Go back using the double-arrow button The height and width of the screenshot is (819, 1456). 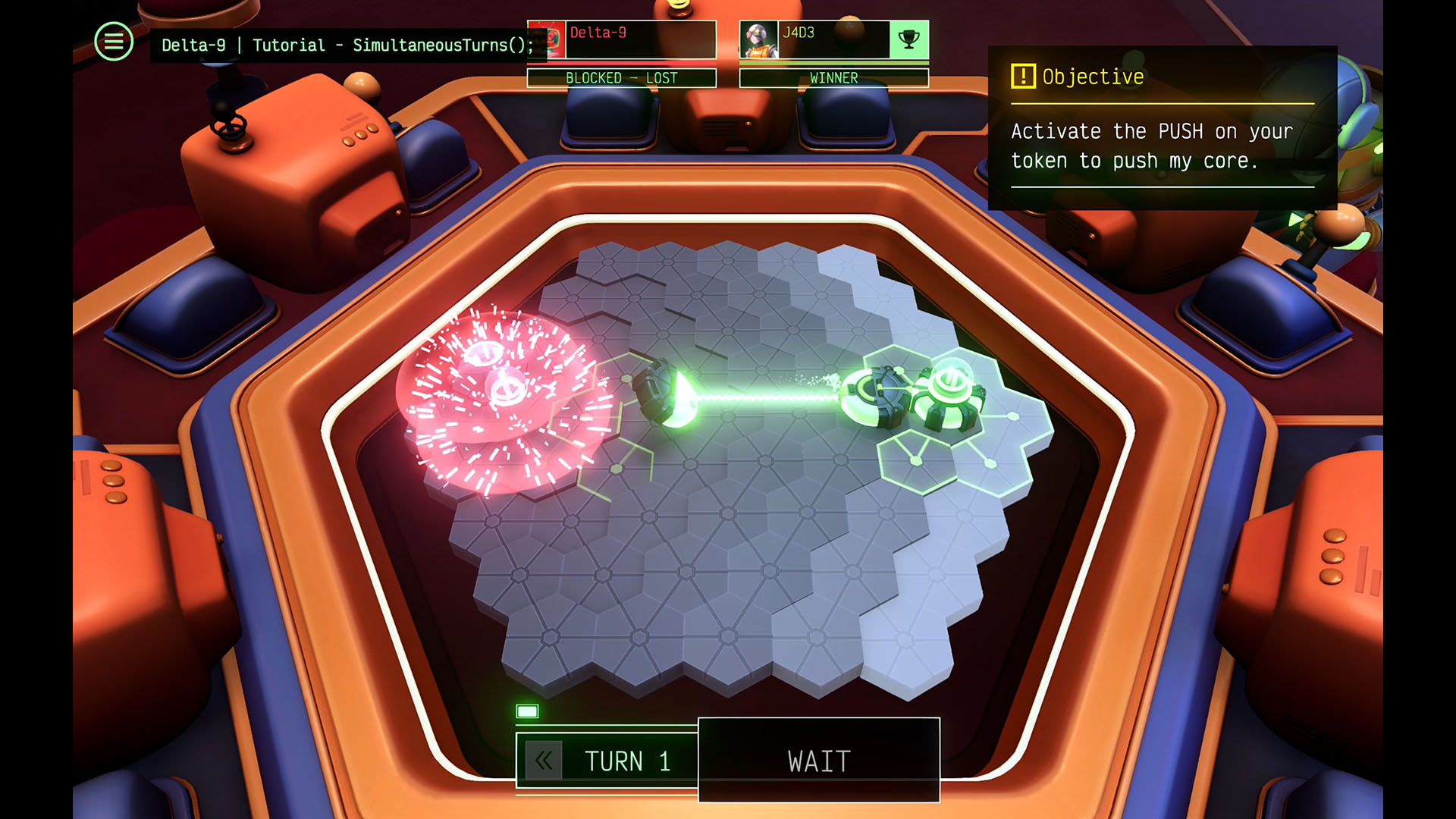coord(544,761)
